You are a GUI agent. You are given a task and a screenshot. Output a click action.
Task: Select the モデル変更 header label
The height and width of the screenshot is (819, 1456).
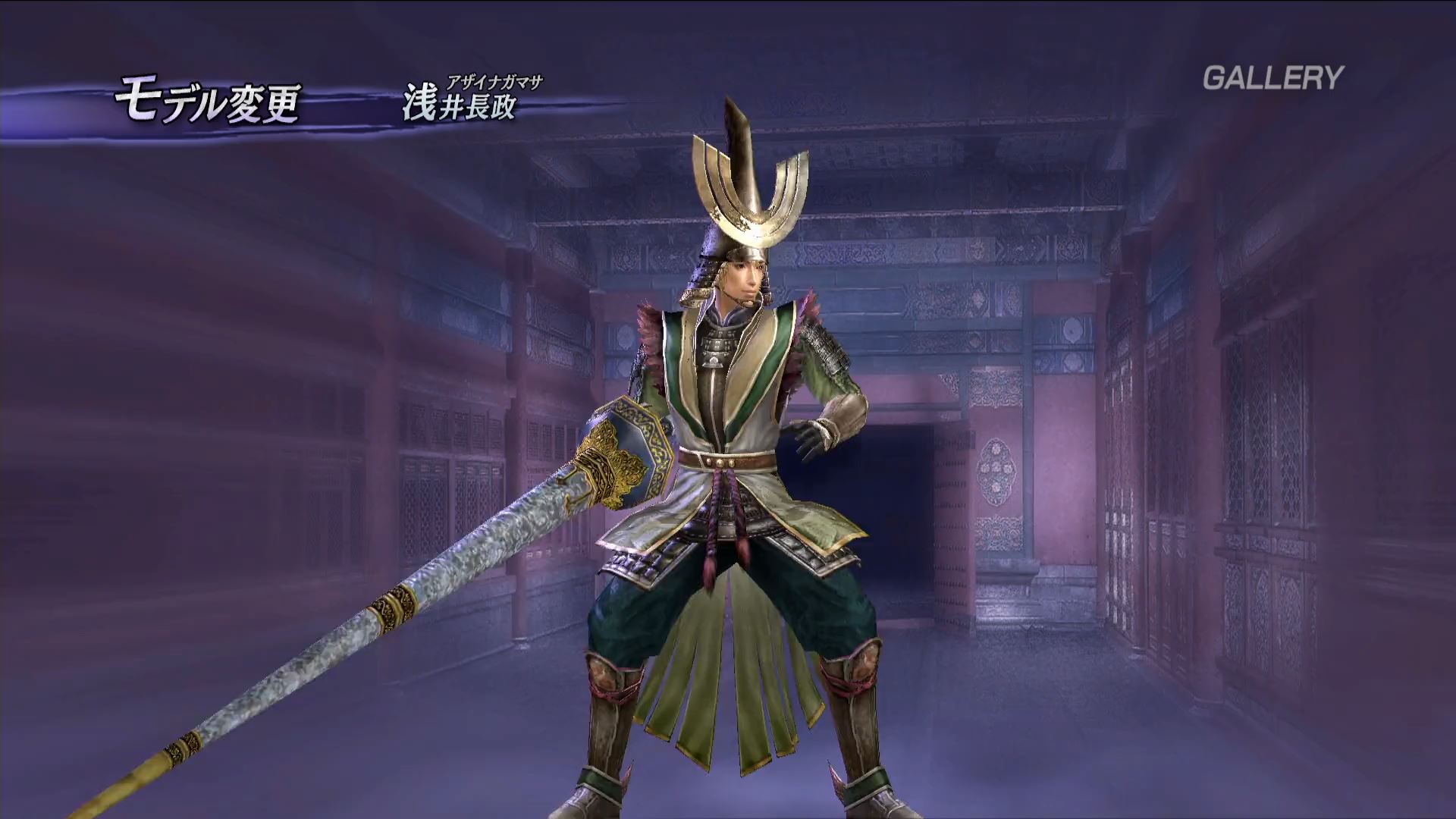[x=207, y=104]
